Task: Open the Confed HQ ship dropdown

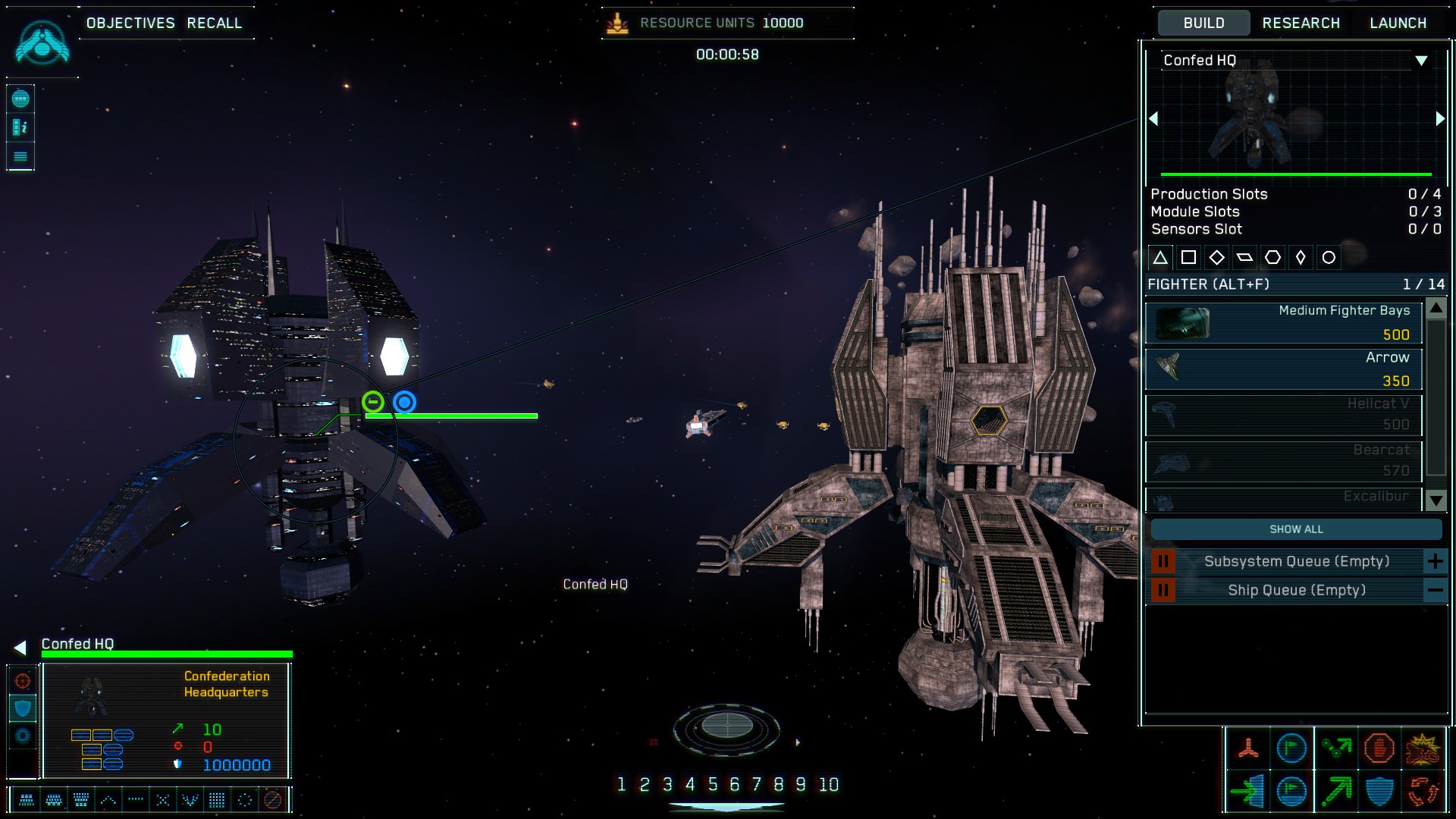Action: [1421, 61]
